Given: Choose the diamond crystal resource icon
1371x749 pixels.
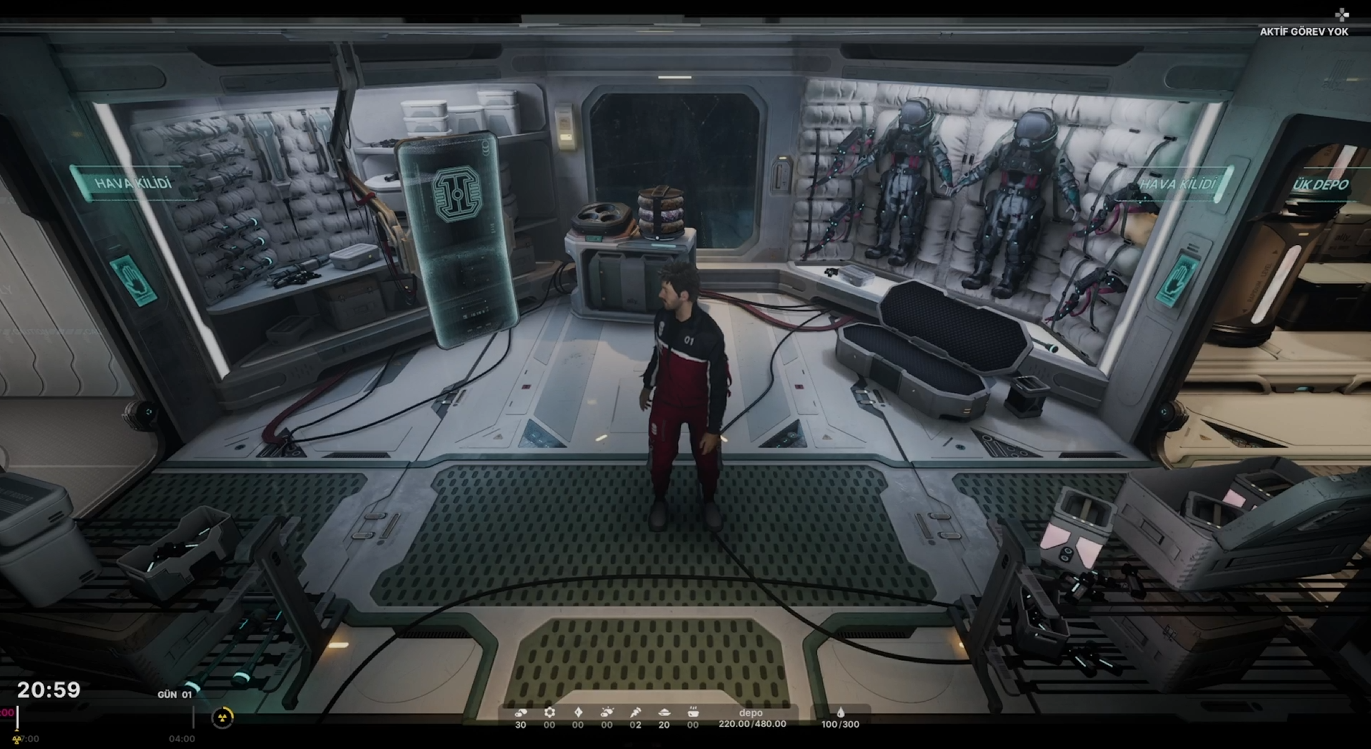Looking at the screenshot, I should pyautogui.click(x=577, y=713).
